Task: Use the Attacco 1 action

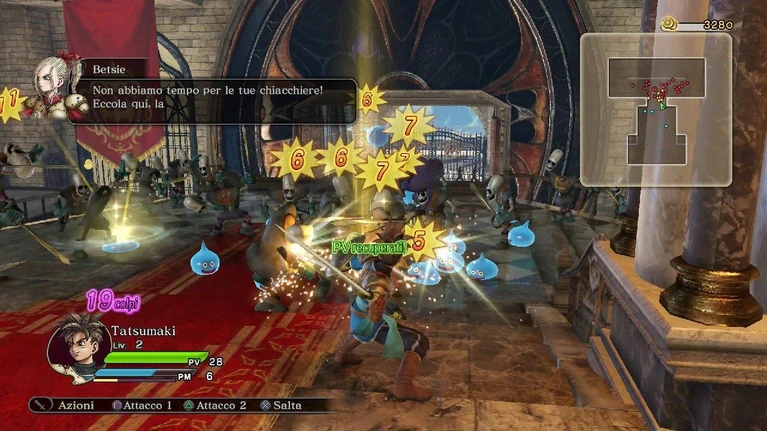Action: (x=141, y=406)
